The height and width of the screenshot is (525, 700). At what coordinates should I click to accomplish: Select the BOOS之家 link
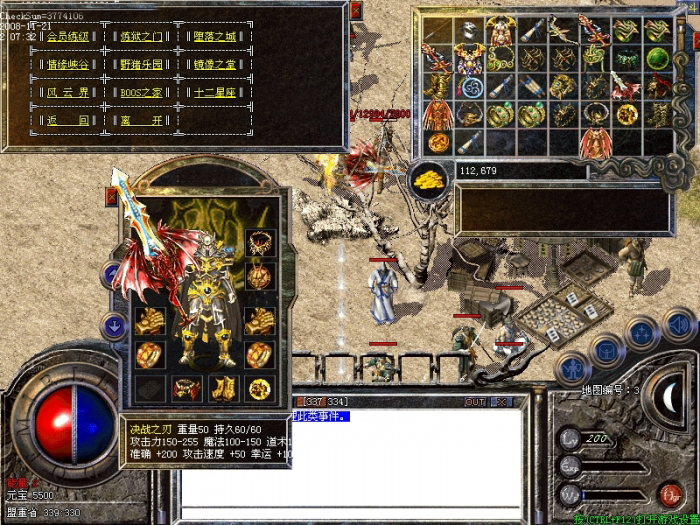coord(142,92)
